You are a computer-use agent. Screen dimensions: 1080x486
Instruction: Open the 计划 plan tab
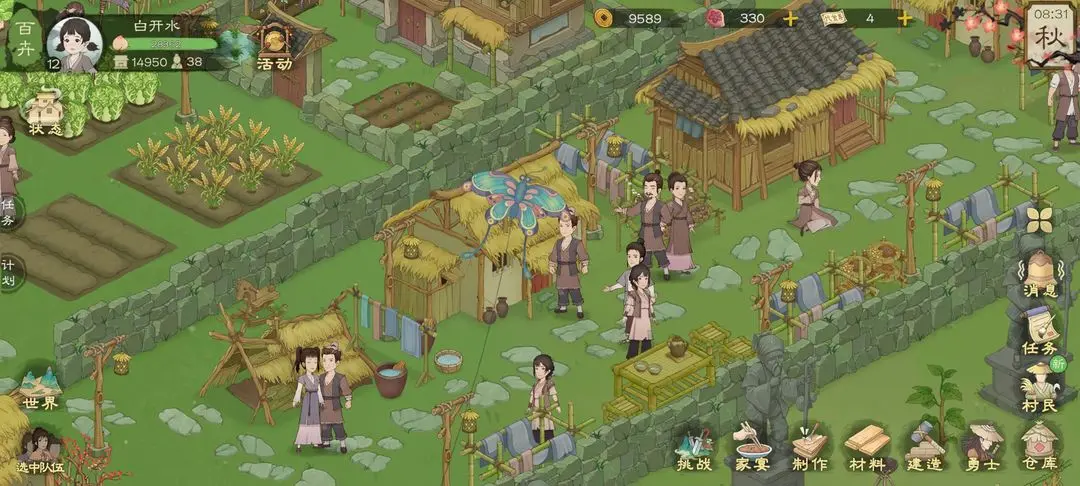point(8,273)
